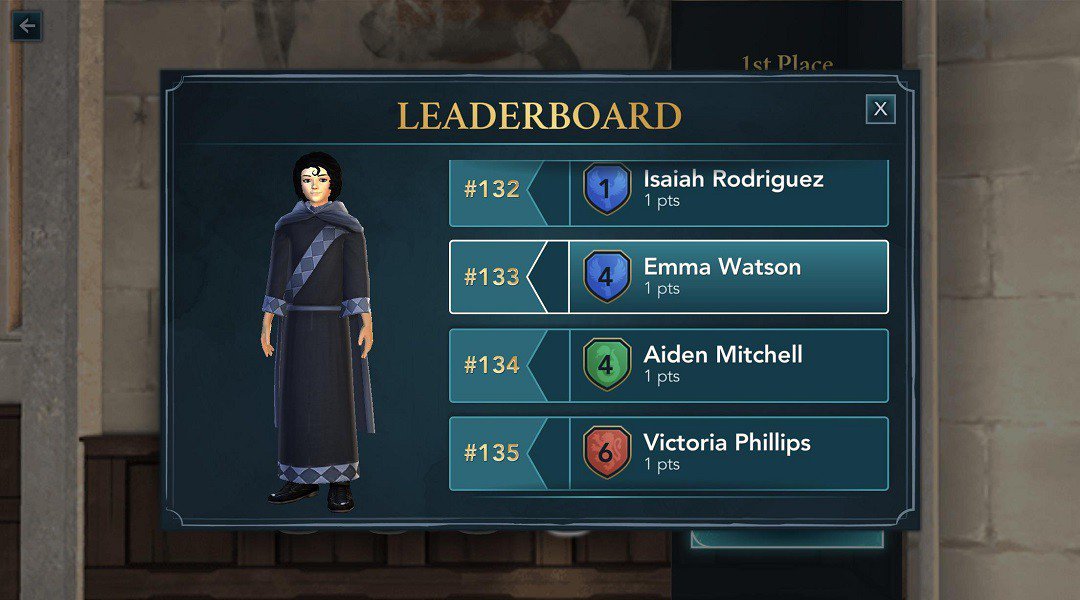Pick the Victoria Phillips leaderboard entry
This screenshot has width=1080, height=600.
(x=668, y=453)
